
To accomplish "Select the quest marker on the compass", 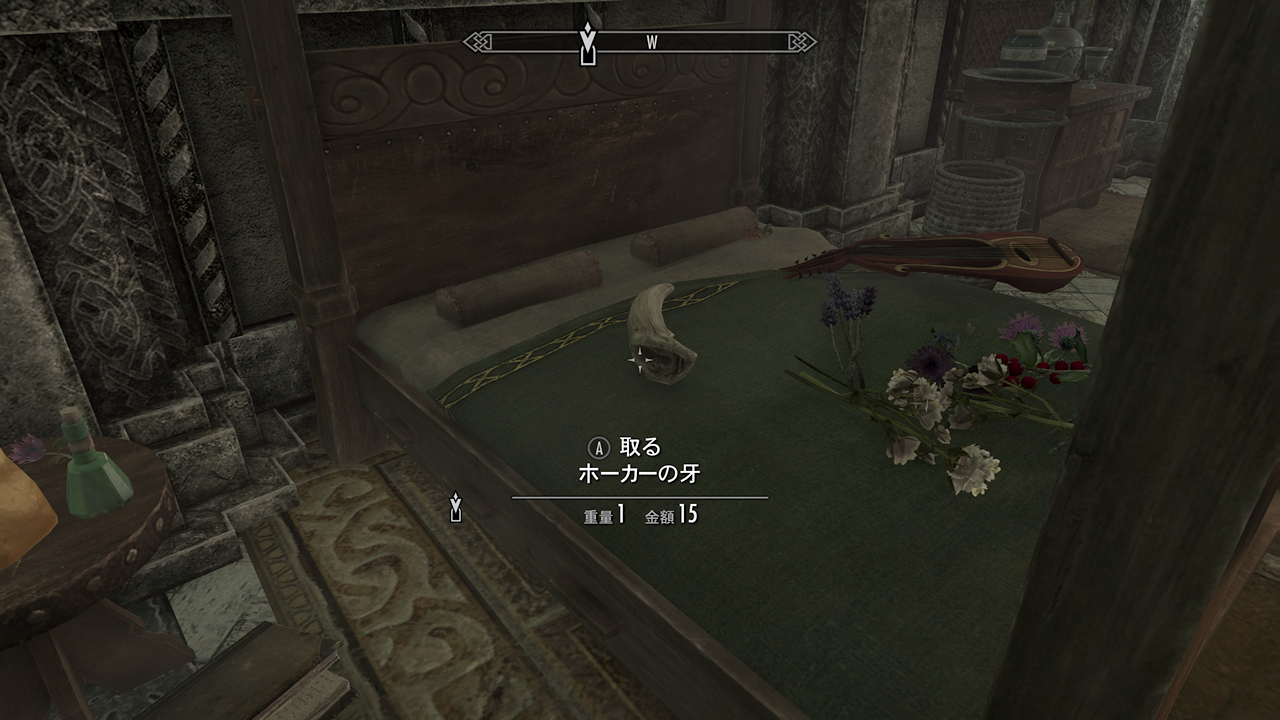I will point(588,43).
